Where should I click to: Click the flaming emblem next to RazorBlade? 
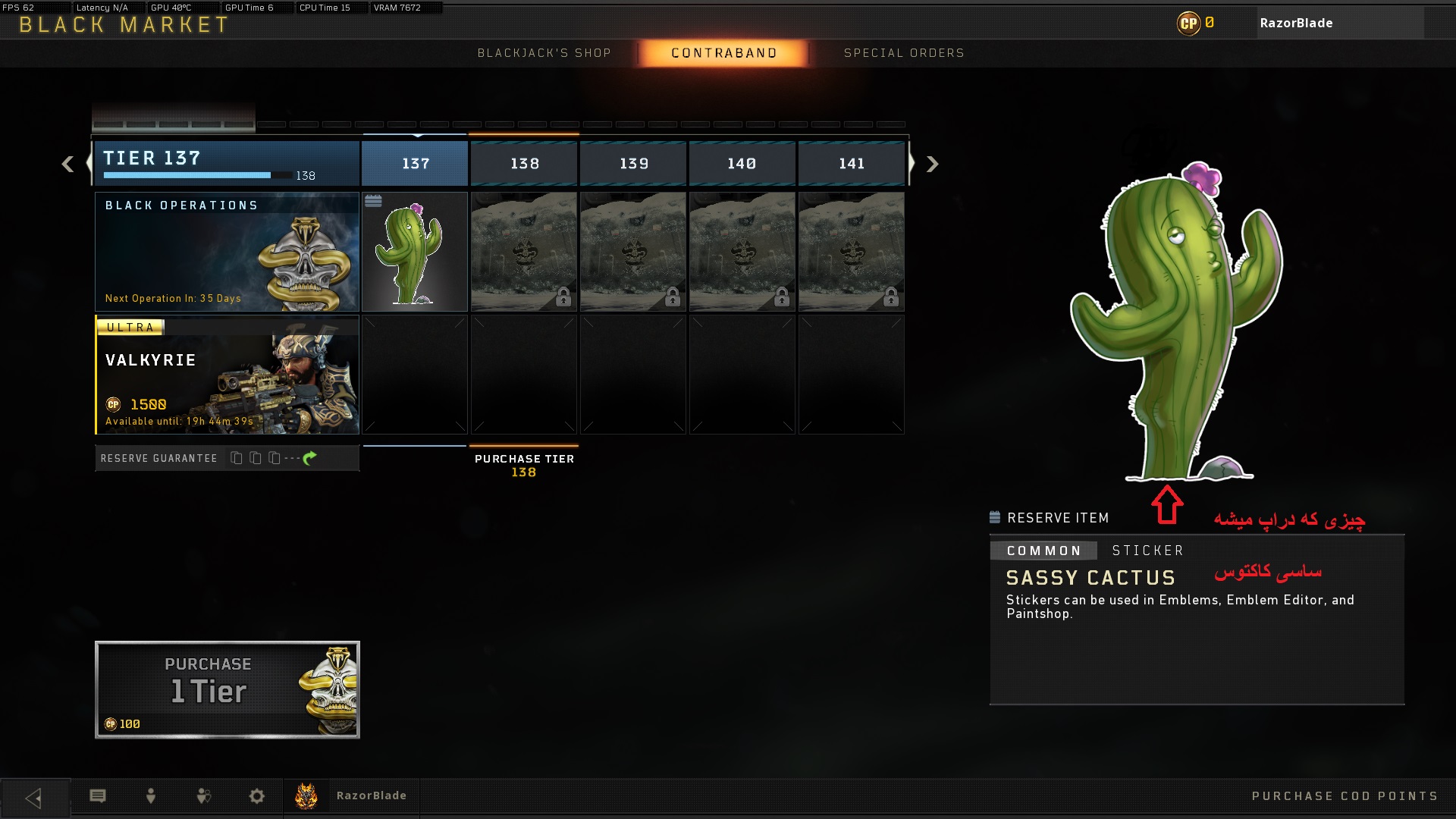306,795
